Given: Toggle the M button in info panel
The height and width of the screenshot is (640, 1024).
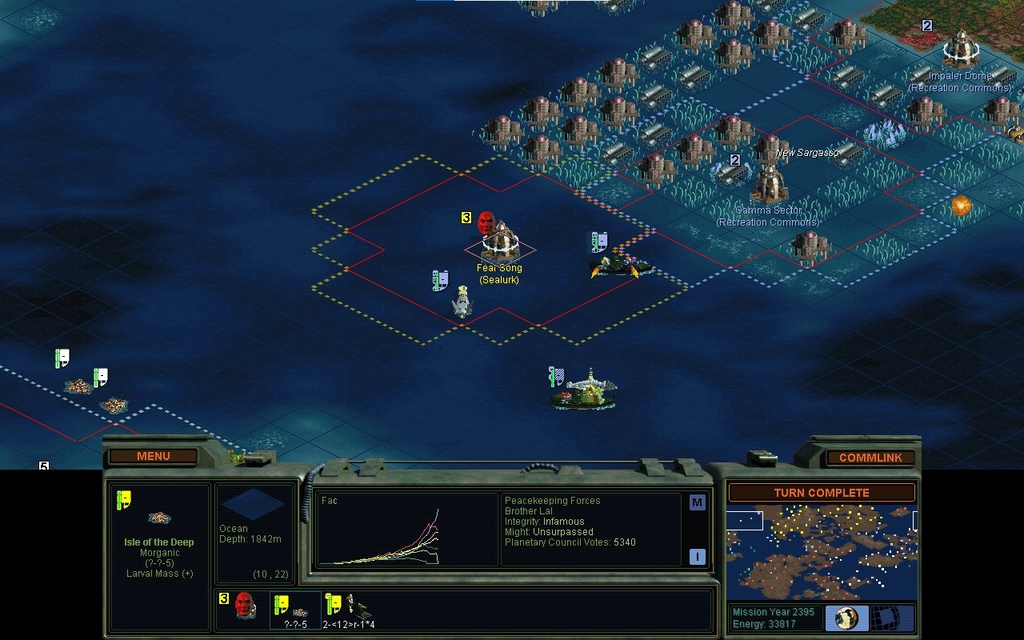Looking at the screenshot, I should 697,503.
